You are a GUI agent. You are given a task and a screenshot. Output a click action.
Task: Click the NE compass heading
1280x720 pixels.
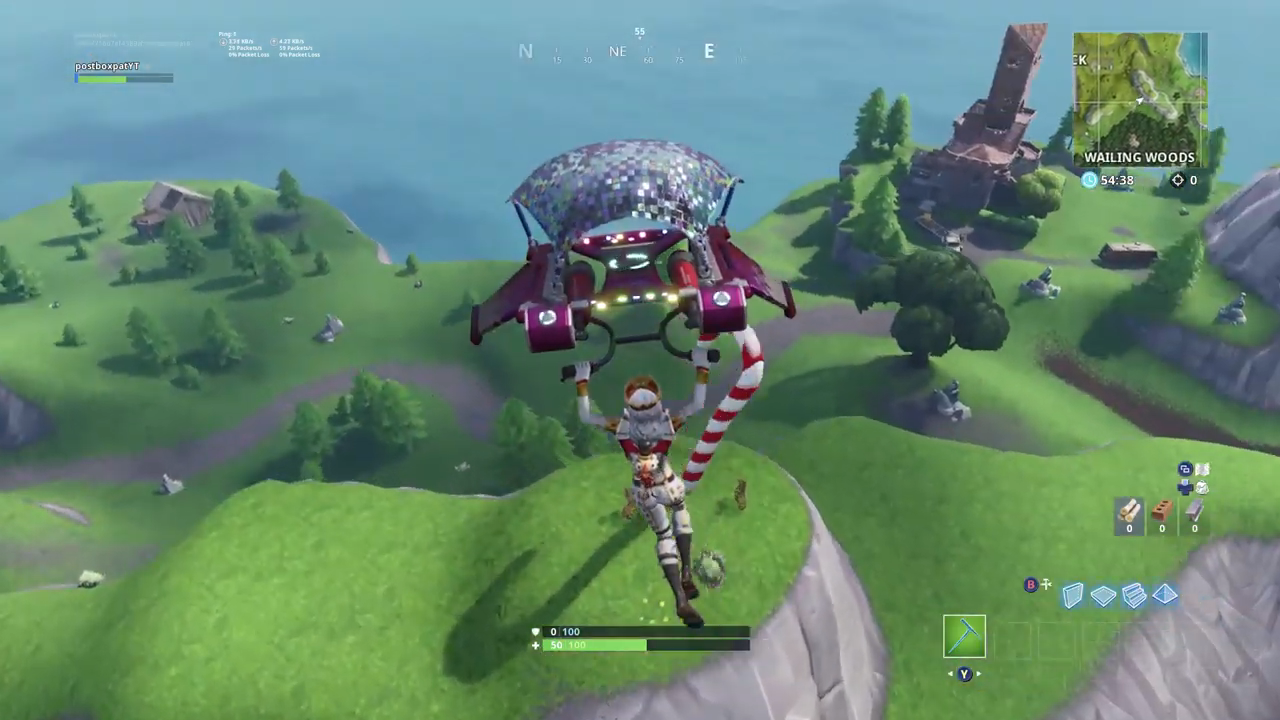point(616,51)
